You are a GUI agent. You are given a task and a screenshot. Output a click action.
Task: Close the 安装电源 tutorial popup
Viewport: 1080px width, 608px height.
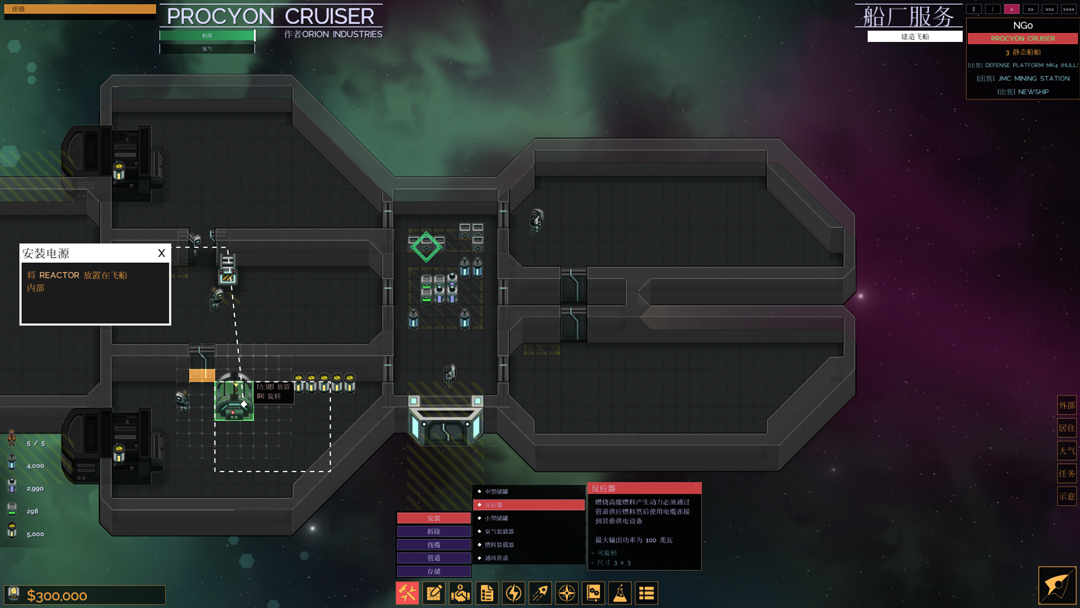pos(161,254)
